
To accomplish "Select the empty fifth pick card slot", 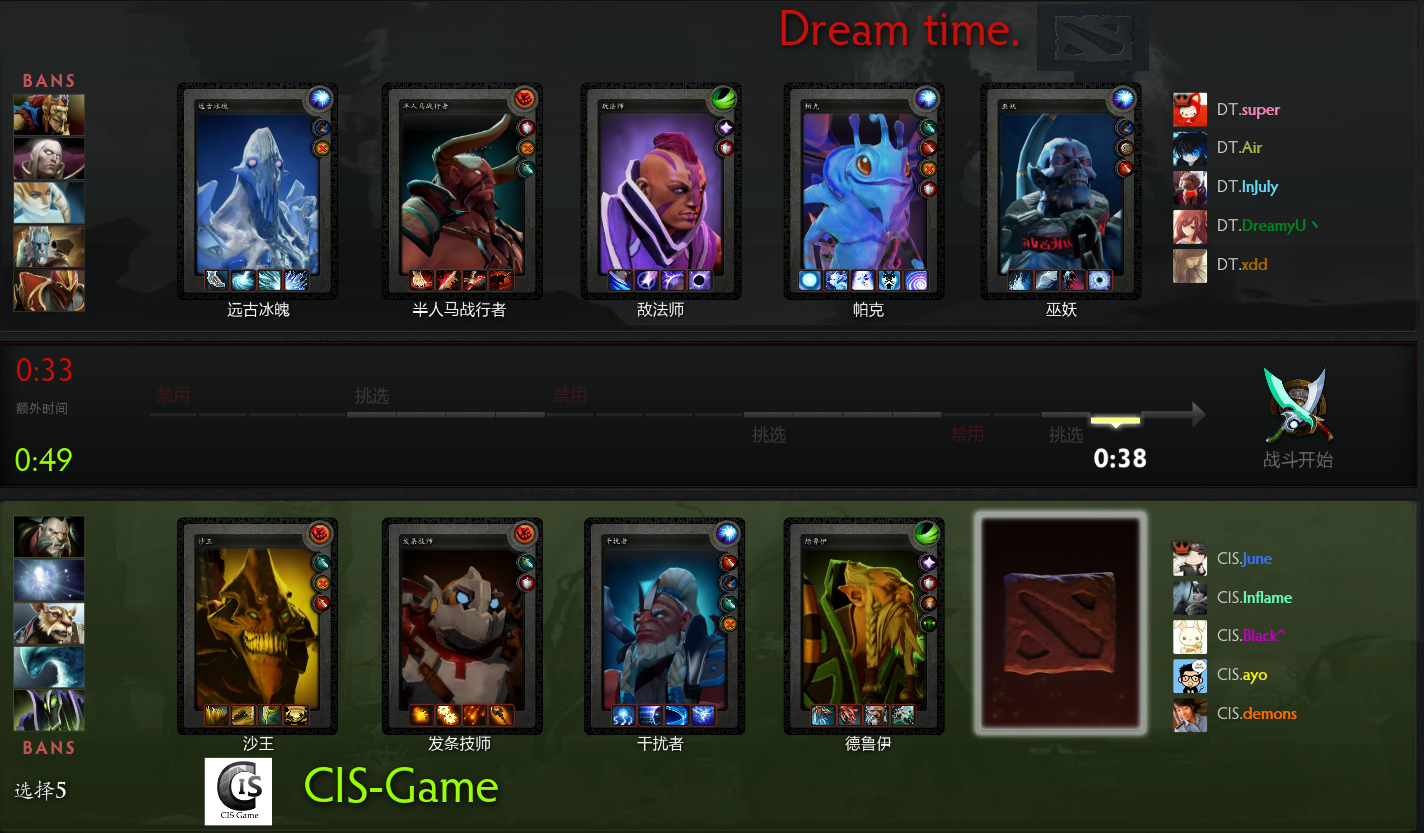I will pyautogui.click(x=1061, y=625).
